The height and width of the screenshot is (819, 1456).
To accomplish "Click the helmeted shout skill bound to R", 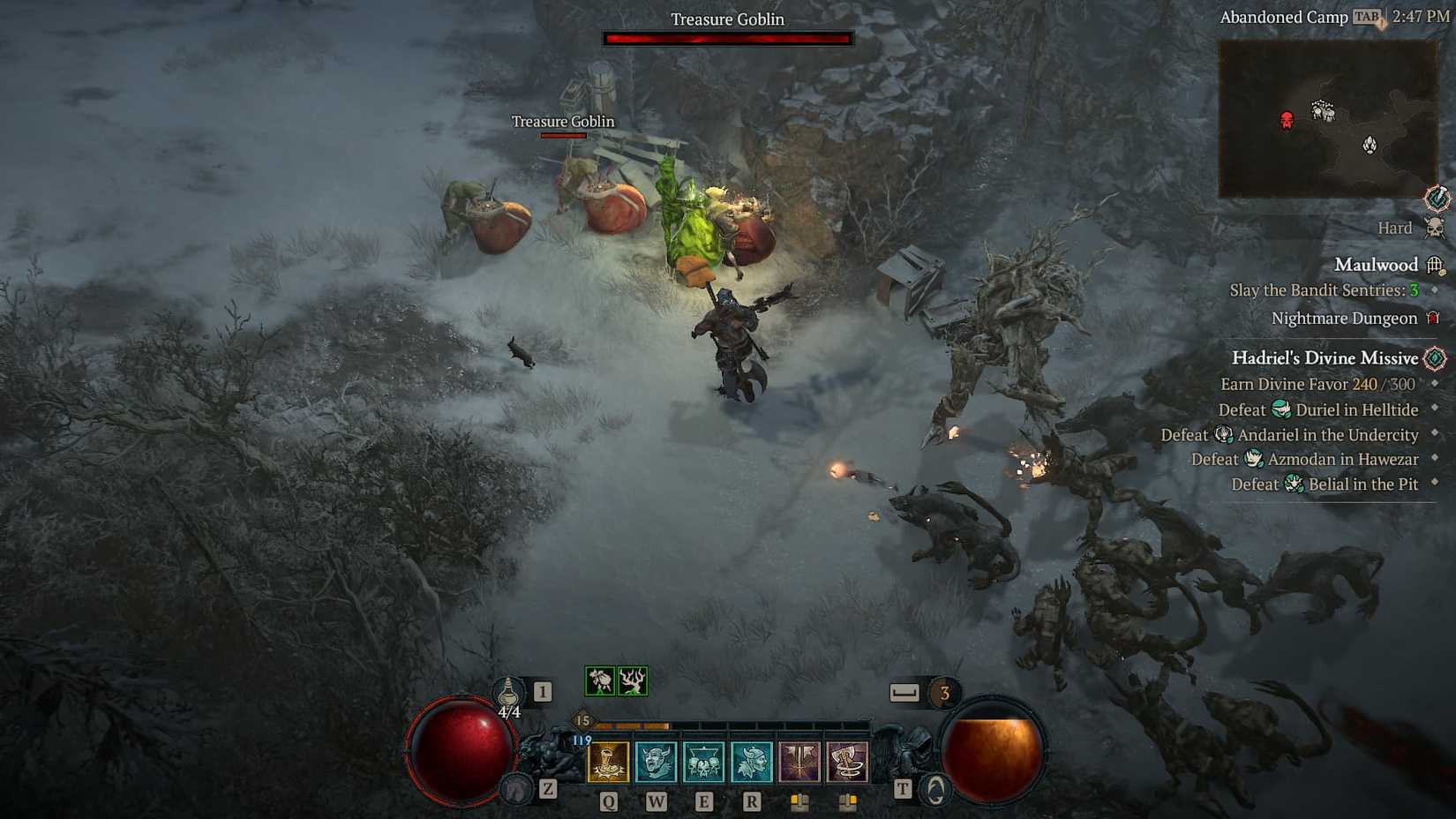I will tap(749, 760).
